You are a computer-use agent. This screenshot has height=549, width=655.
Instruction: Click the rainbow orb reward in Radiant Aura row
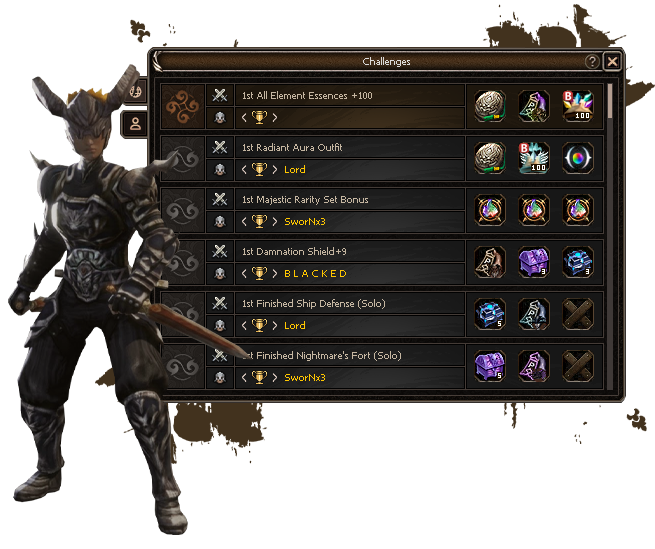(x=577, y=159)
